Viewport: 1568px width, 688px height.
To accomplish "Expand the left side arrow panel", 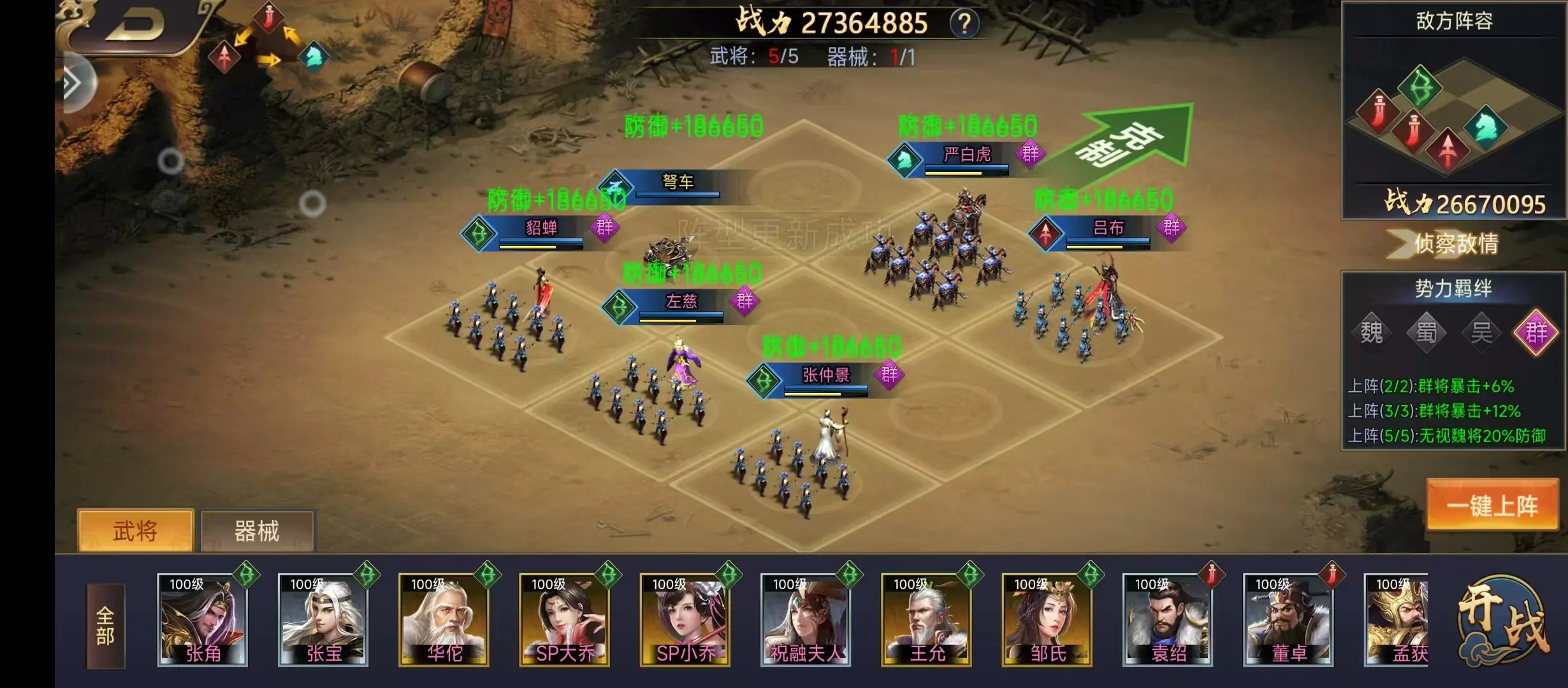I will [73, 83].
